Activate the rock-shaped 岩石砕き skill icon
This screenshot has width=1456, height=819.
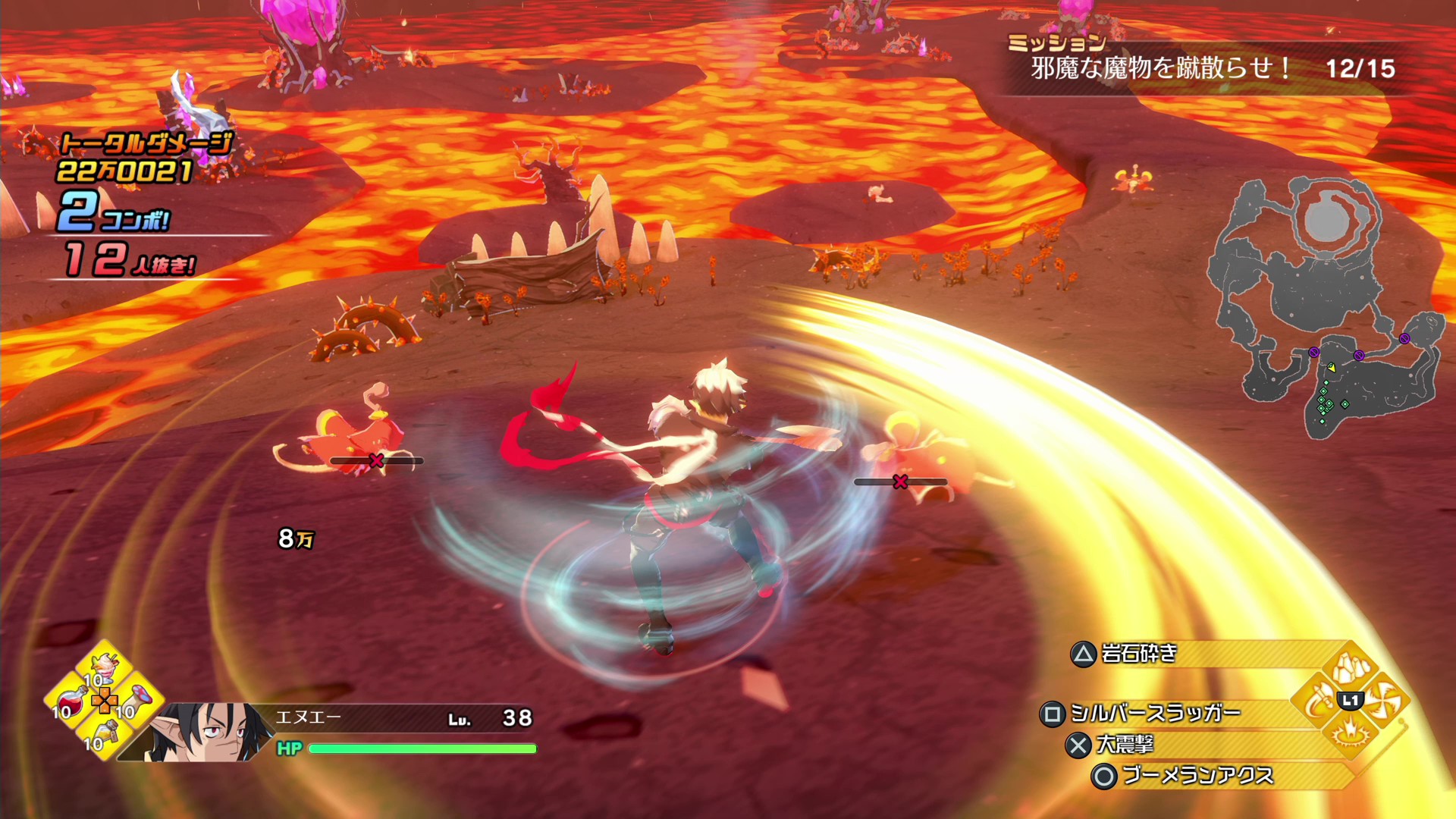tap(1351, 668)
